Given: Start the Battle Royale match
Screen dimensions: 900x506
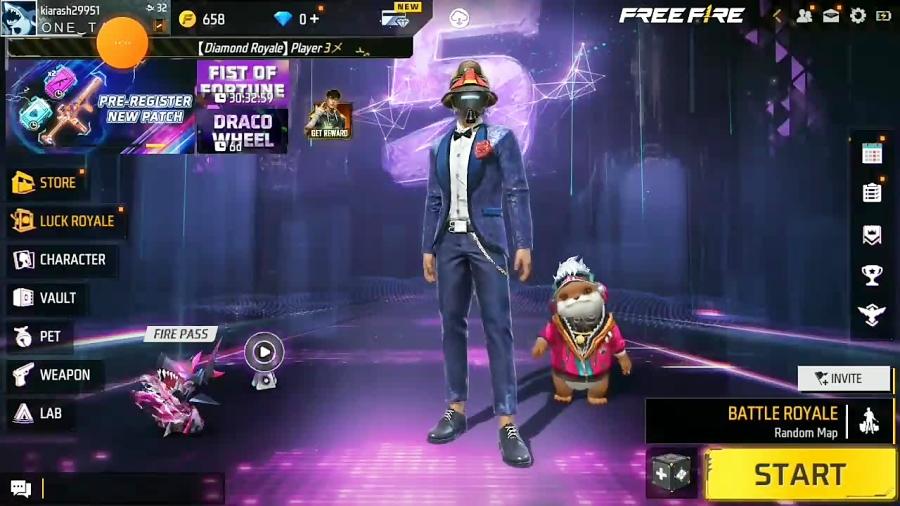Looking at the screenshot, I should 800,474.
